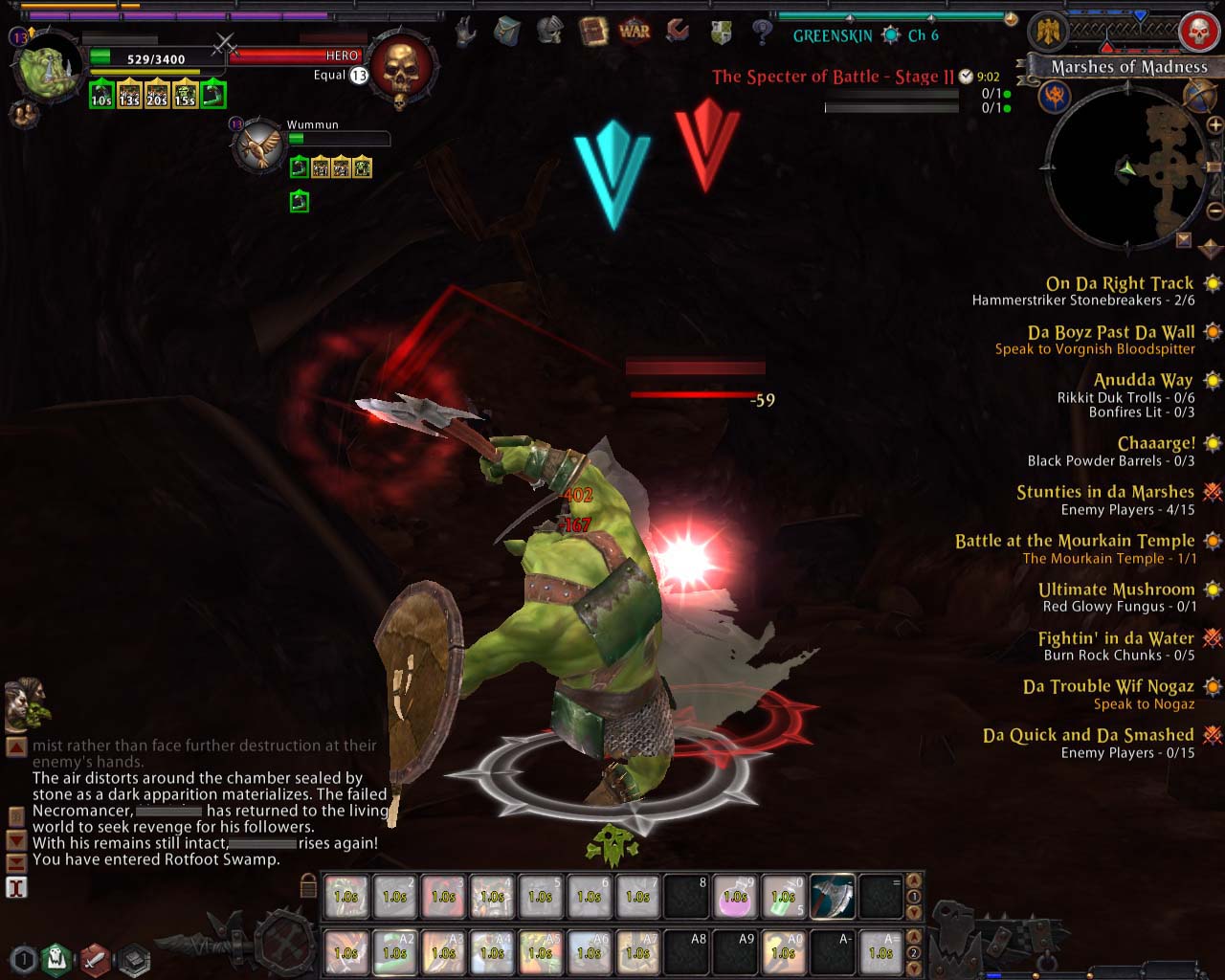Image resolution: width=1225 pixels, height=980 pixels.
Task: Toggle the hotbar padlock icon
Action: click(308, 885)
